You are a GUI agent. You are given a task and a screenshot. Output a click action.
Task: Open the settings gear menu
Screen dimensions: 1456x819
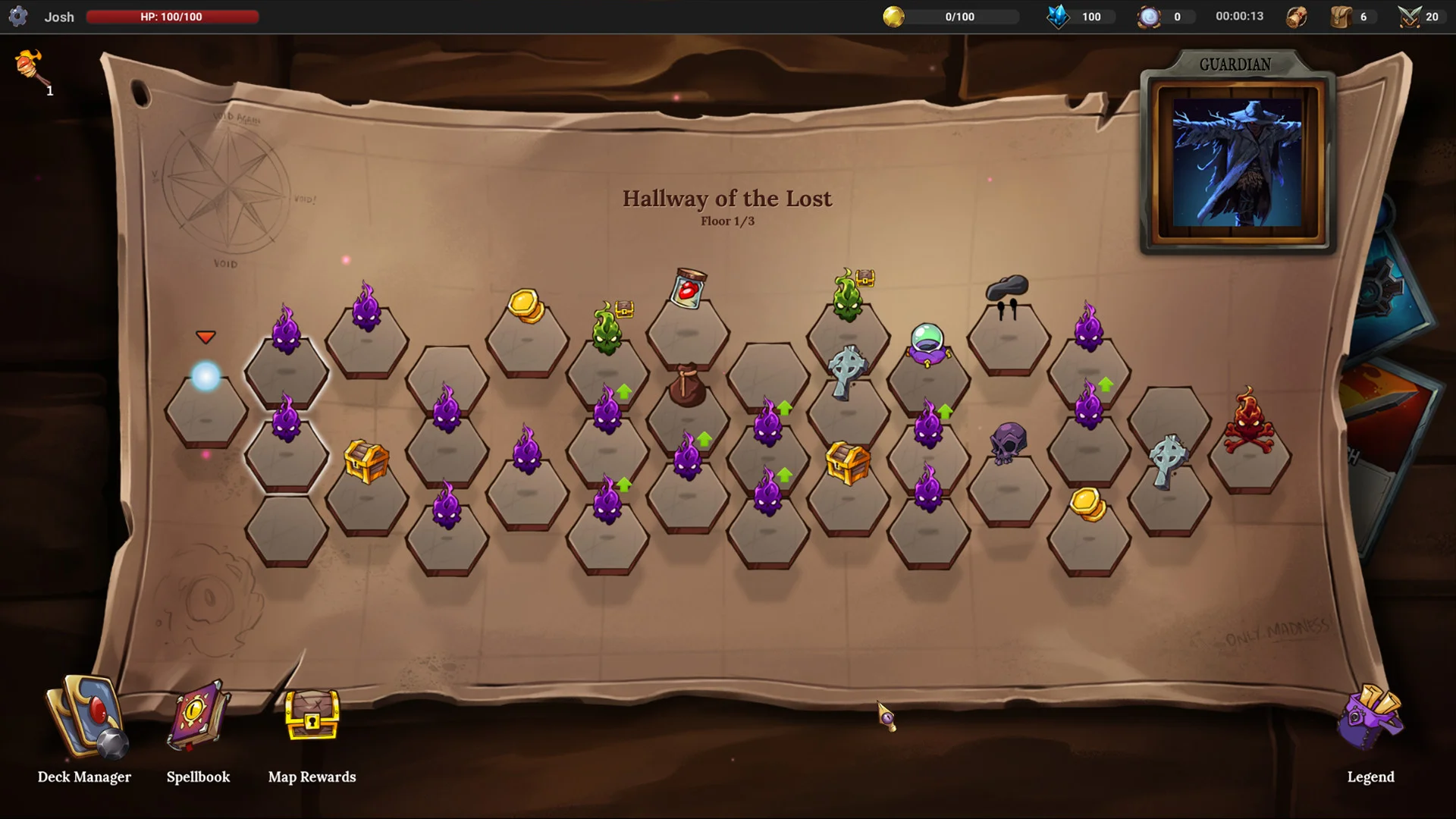pyautogui.click(x=18, y=16)
